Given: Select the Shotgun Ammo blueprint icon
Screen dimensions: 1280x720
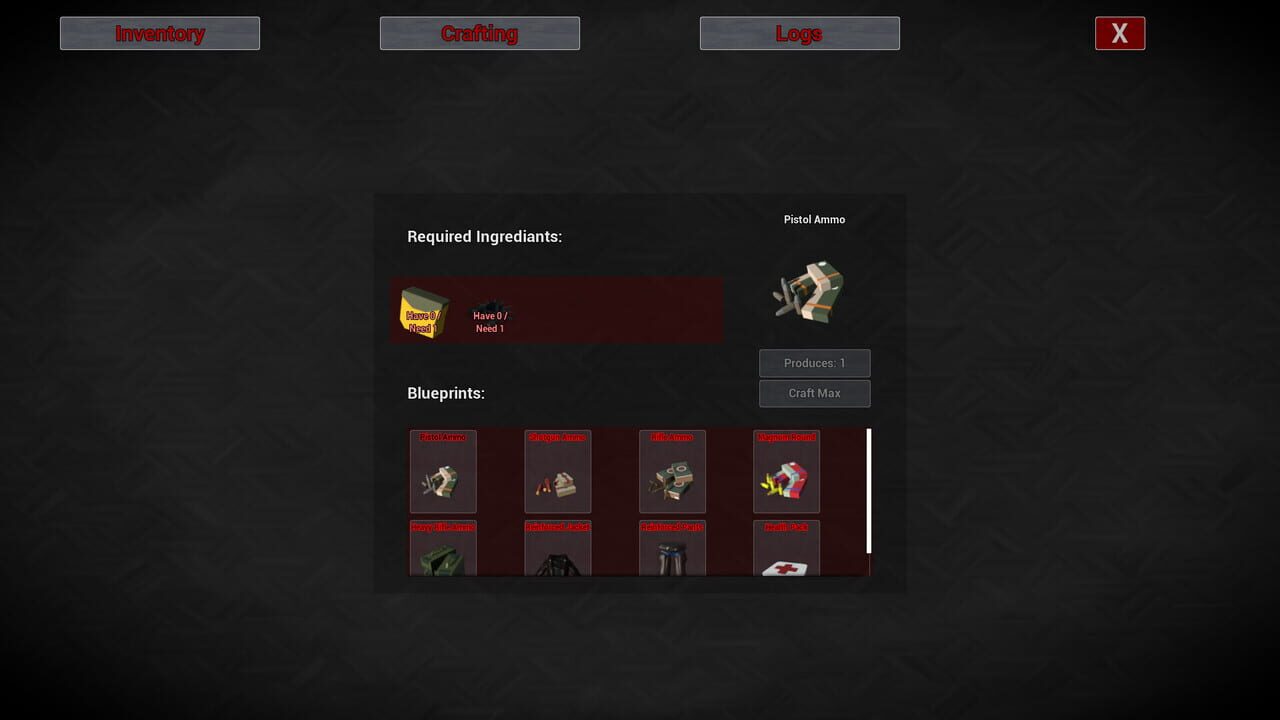Looking at the screenshot, I should pyautogui.click(x=557, y=471).
